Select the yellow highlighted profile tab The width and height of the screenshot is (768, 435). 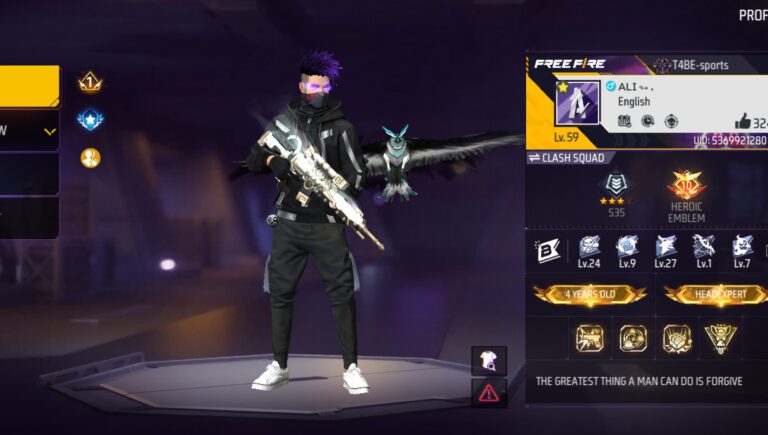tap(28, 87)
